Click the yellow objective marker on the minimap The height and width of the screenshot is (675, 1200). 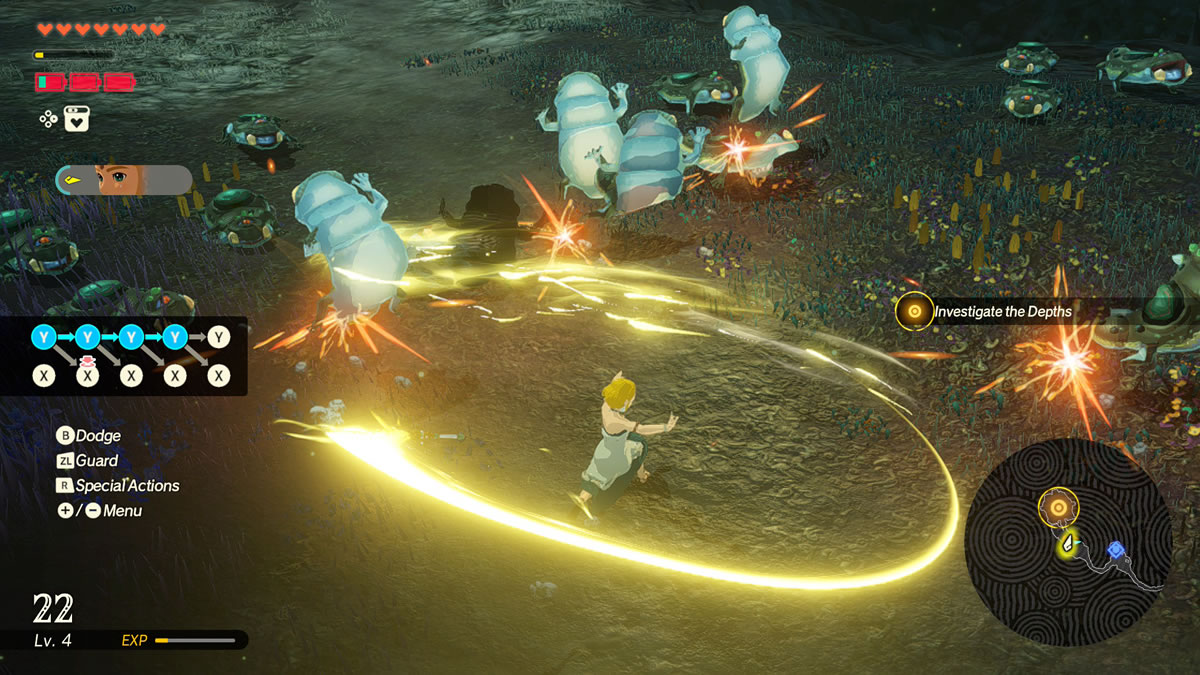click(1058, 507)
